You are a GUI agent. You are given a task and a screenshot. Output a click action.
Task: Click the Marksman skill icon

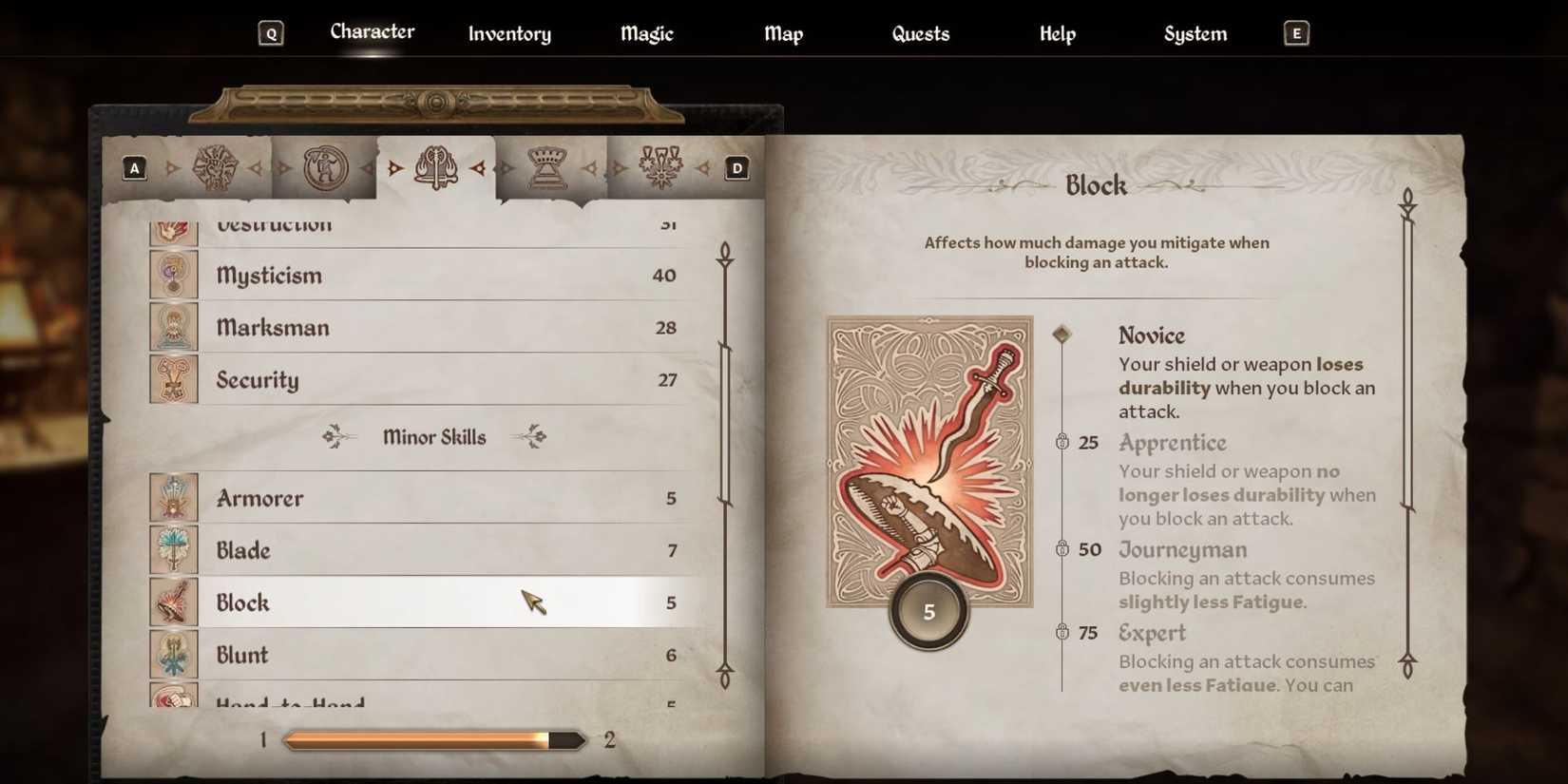tap(174, 327)
